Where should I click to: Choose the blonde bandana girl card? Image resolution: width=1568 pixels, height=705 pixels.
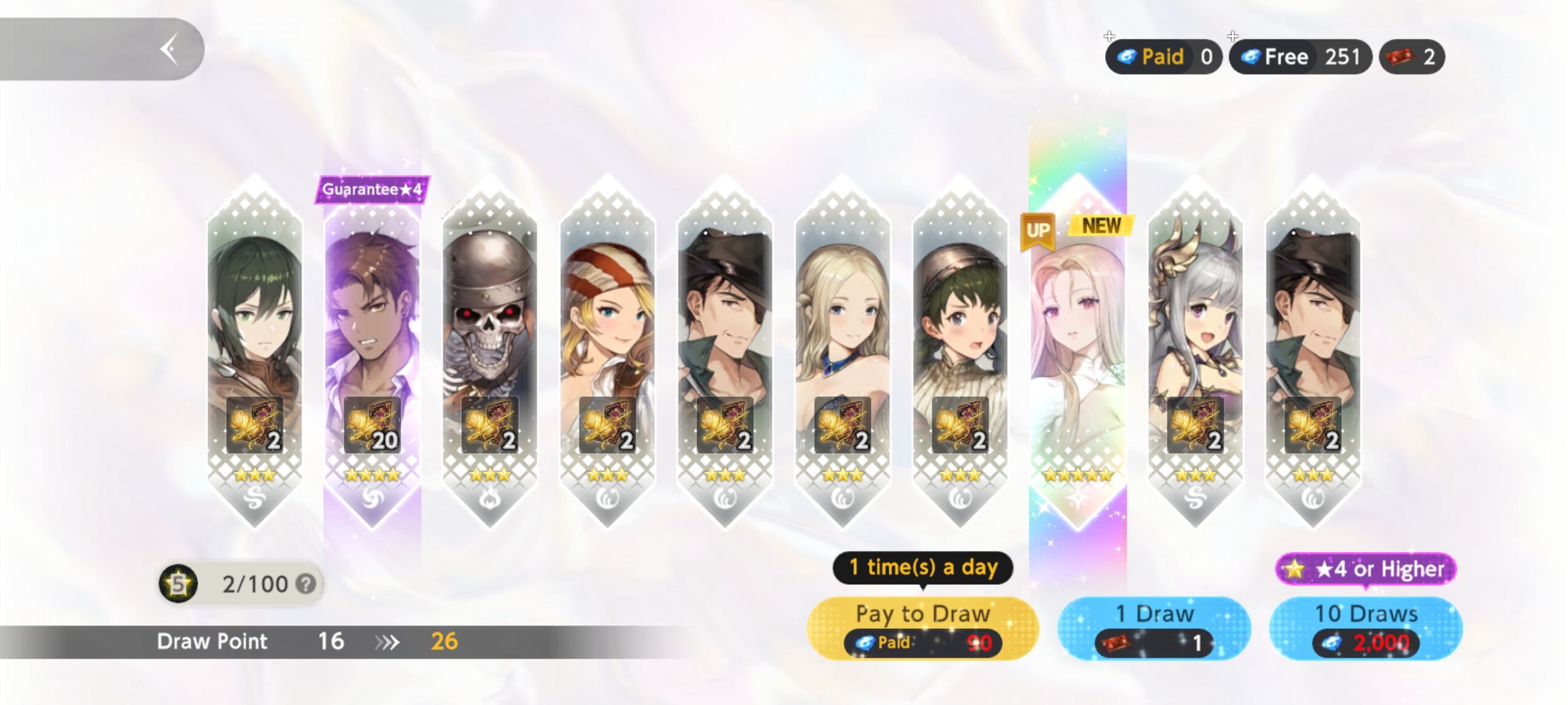pos(608,353)
